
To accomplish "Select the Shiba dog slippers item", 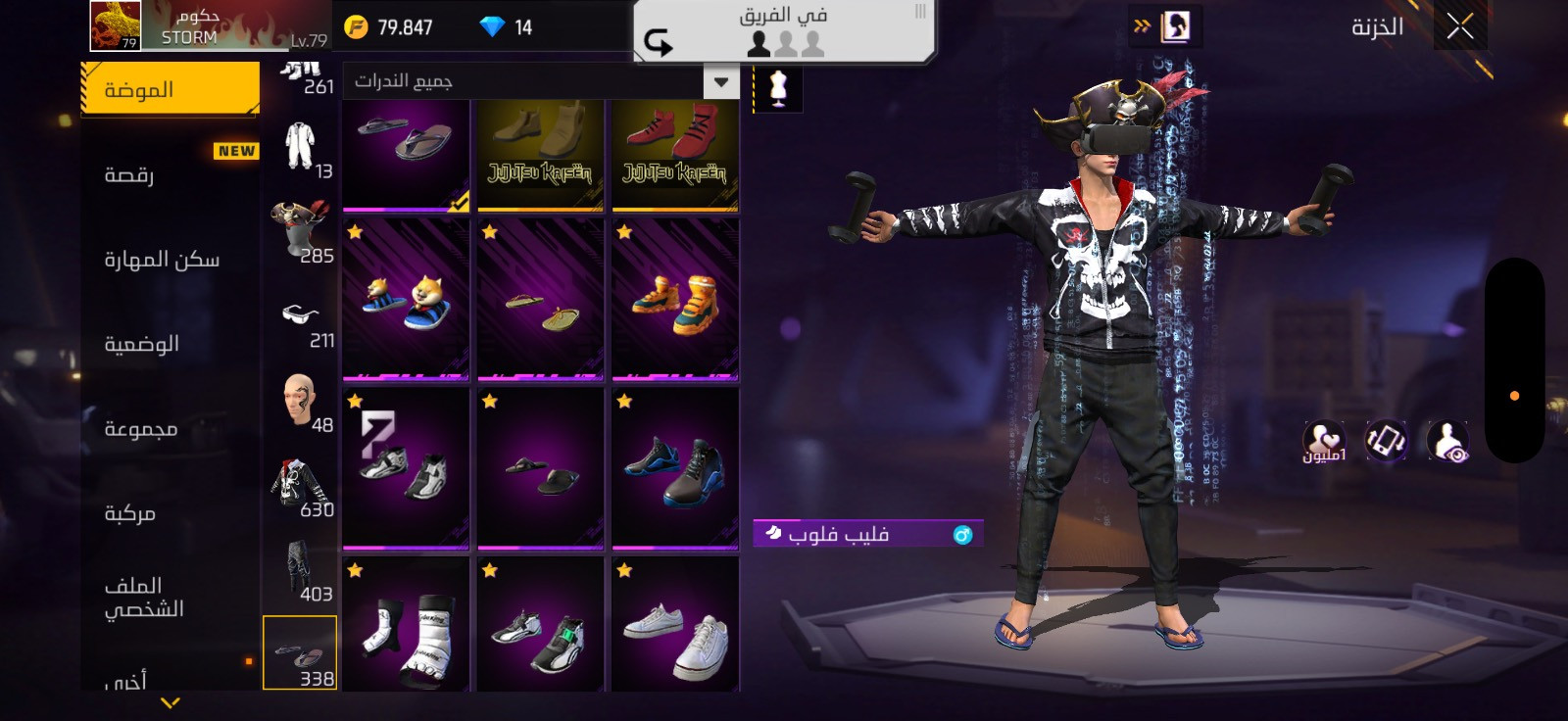I will pyautogui.click(x=406, y=299).
